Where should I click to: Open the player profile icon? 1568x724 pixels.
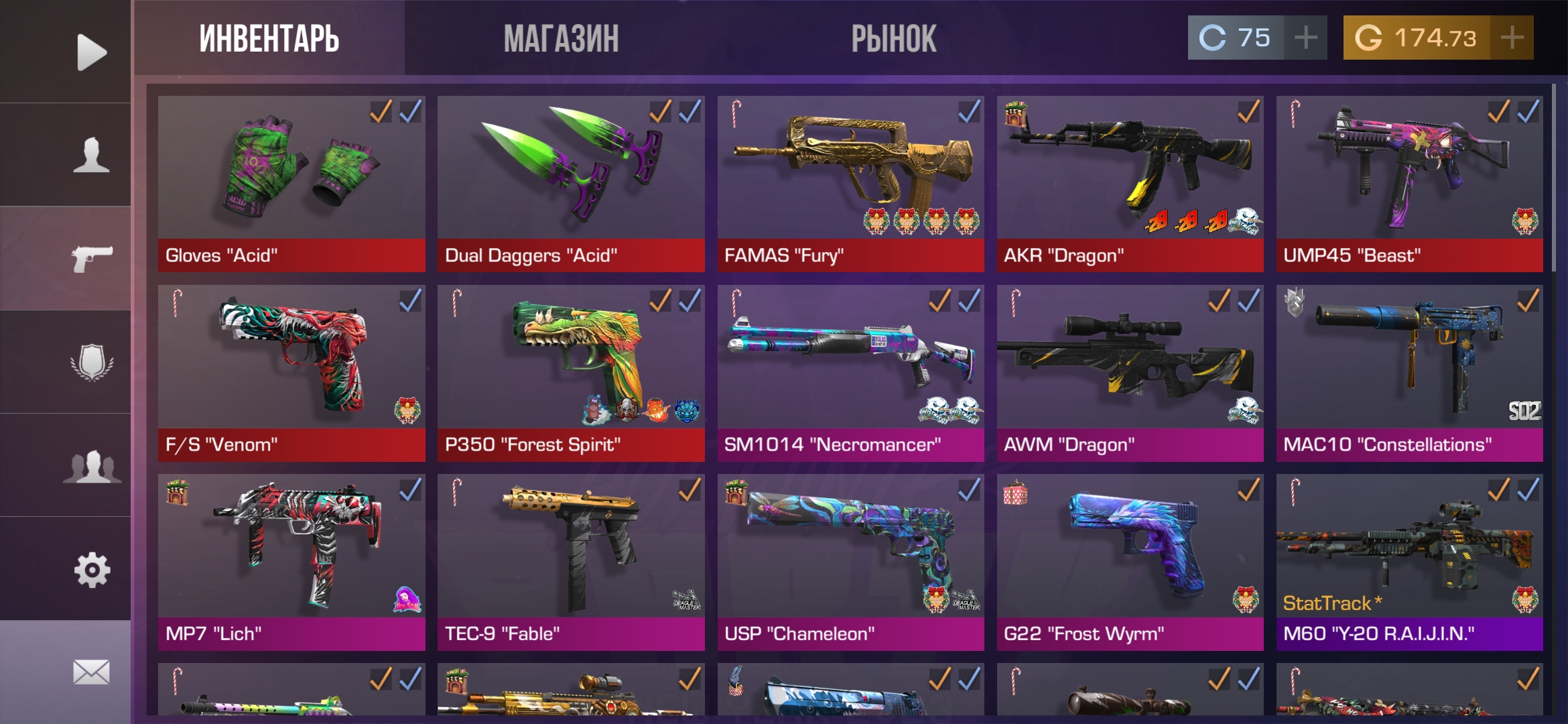91,155
